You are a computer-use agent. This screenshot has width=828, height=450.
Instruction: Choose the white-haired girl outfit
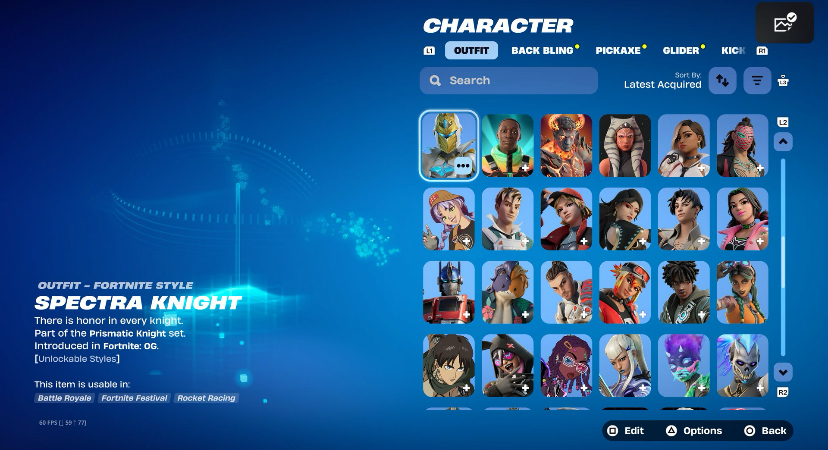(625, 366)
